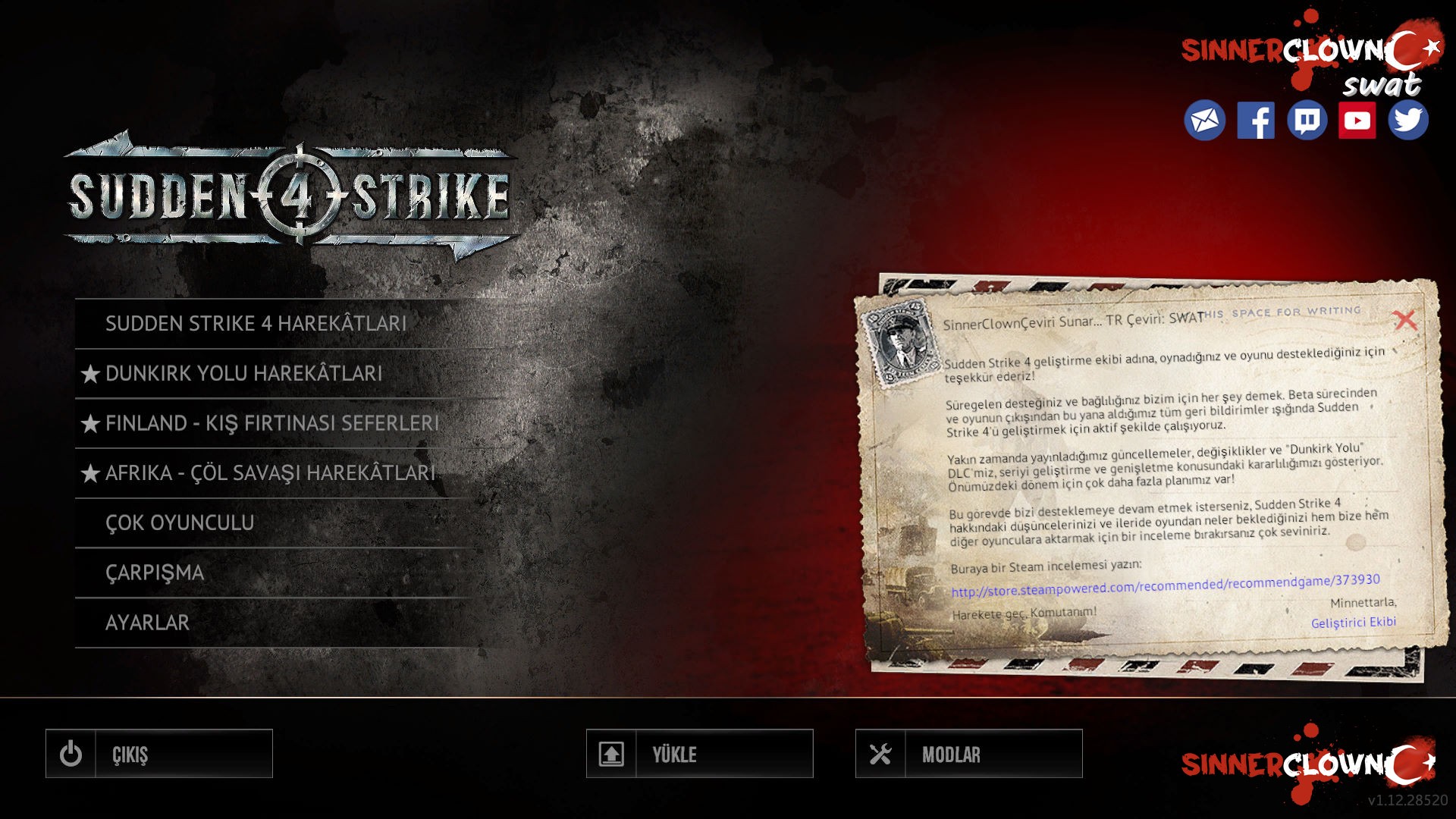Click the wrench icon next to Modlar
The height and width of the screenshot is (819, 1456).
[x=880, y=754]
